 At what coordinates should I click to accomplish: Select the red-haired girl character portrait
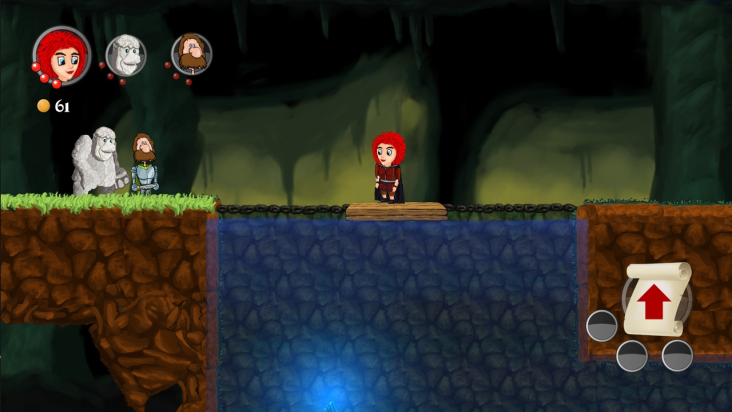point(62,54)
